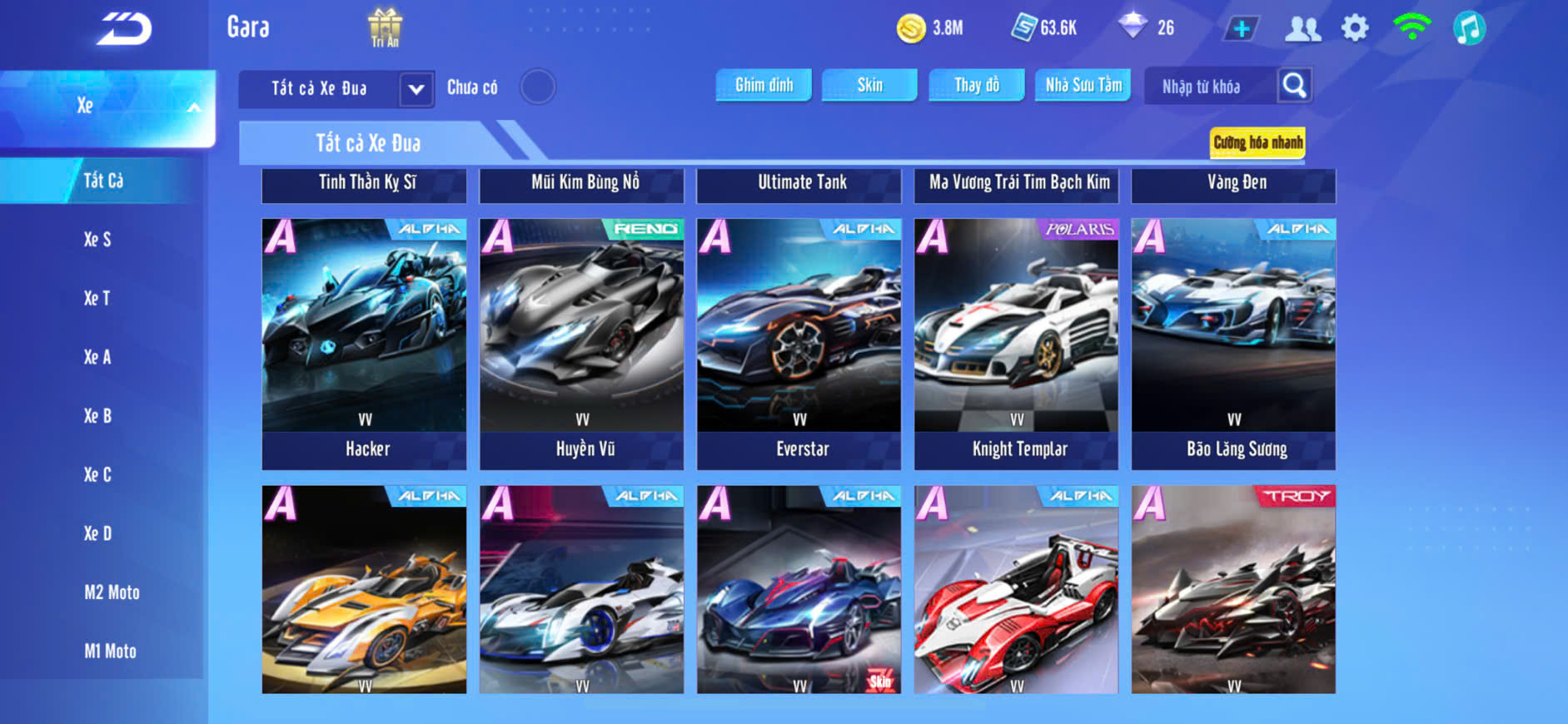Open Nhà Sưu Tầm collection
This screenshot has width=1568, height=724.
point(1083,85)
